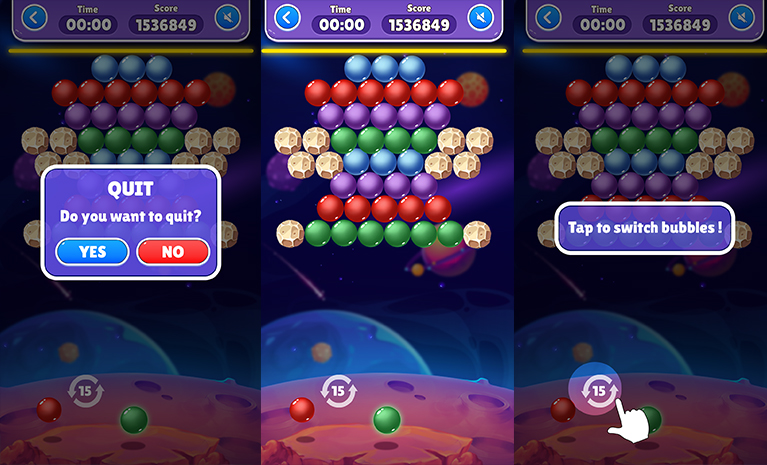
Task: Click the back arrow on the undimmed screen
Action: (x=288, y=18)
